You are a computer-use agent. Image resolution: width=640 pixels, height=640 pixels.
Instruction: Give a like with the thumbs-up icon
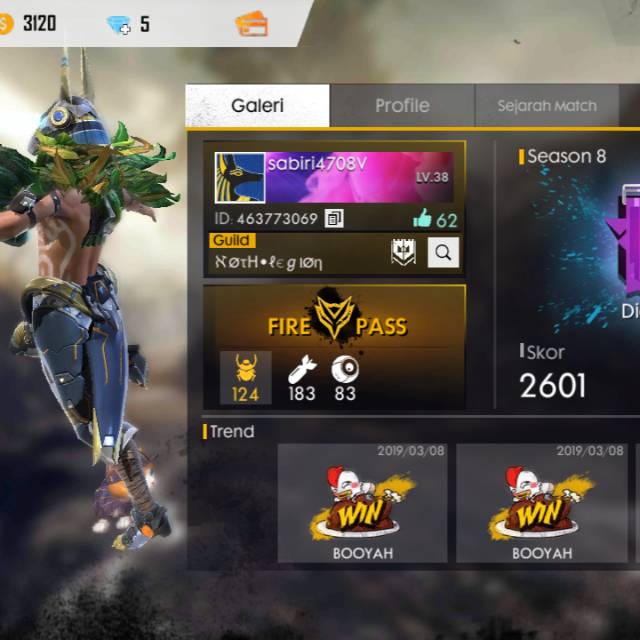(422, 220)
